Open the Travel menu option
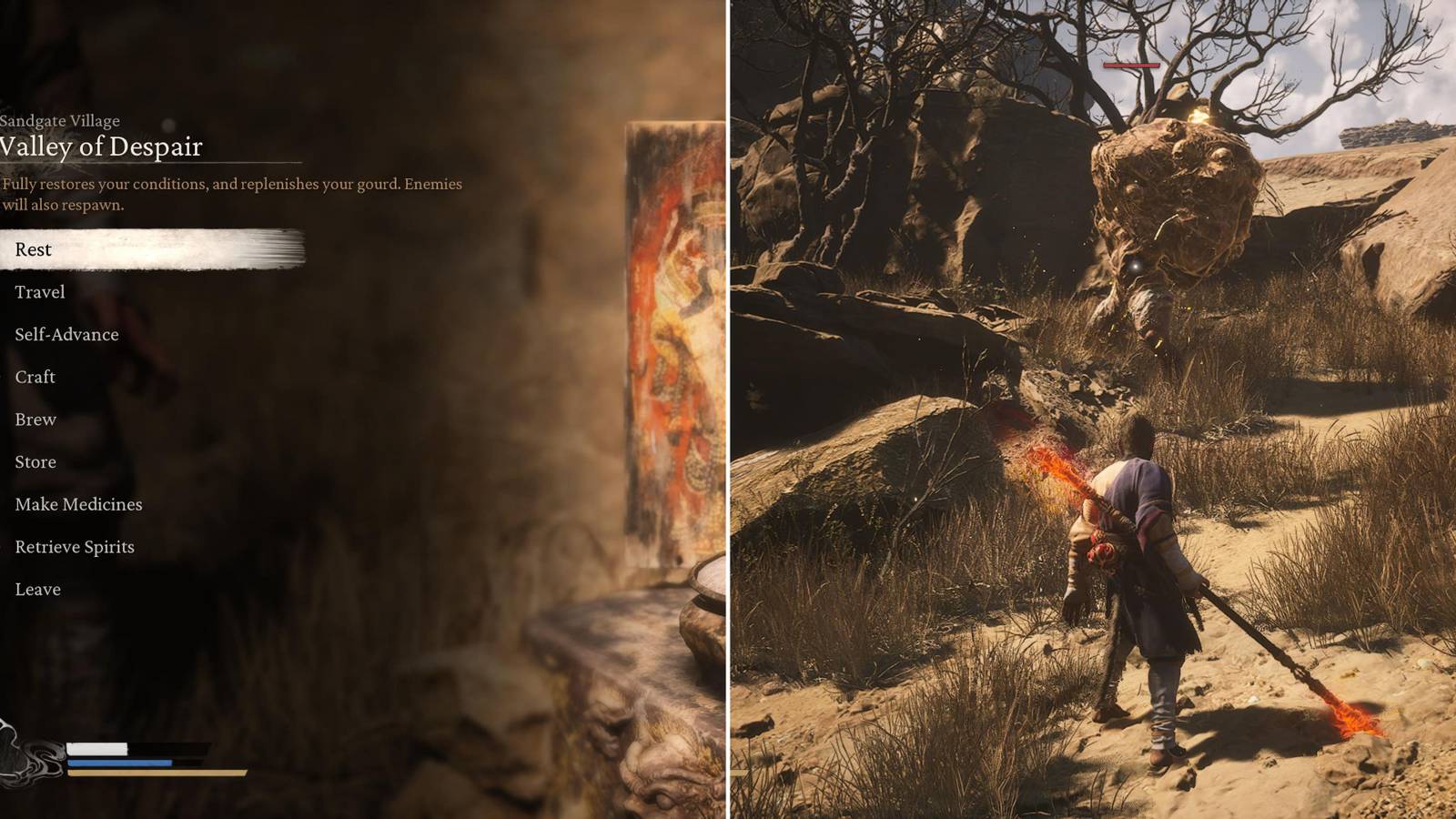 (39, 292)
